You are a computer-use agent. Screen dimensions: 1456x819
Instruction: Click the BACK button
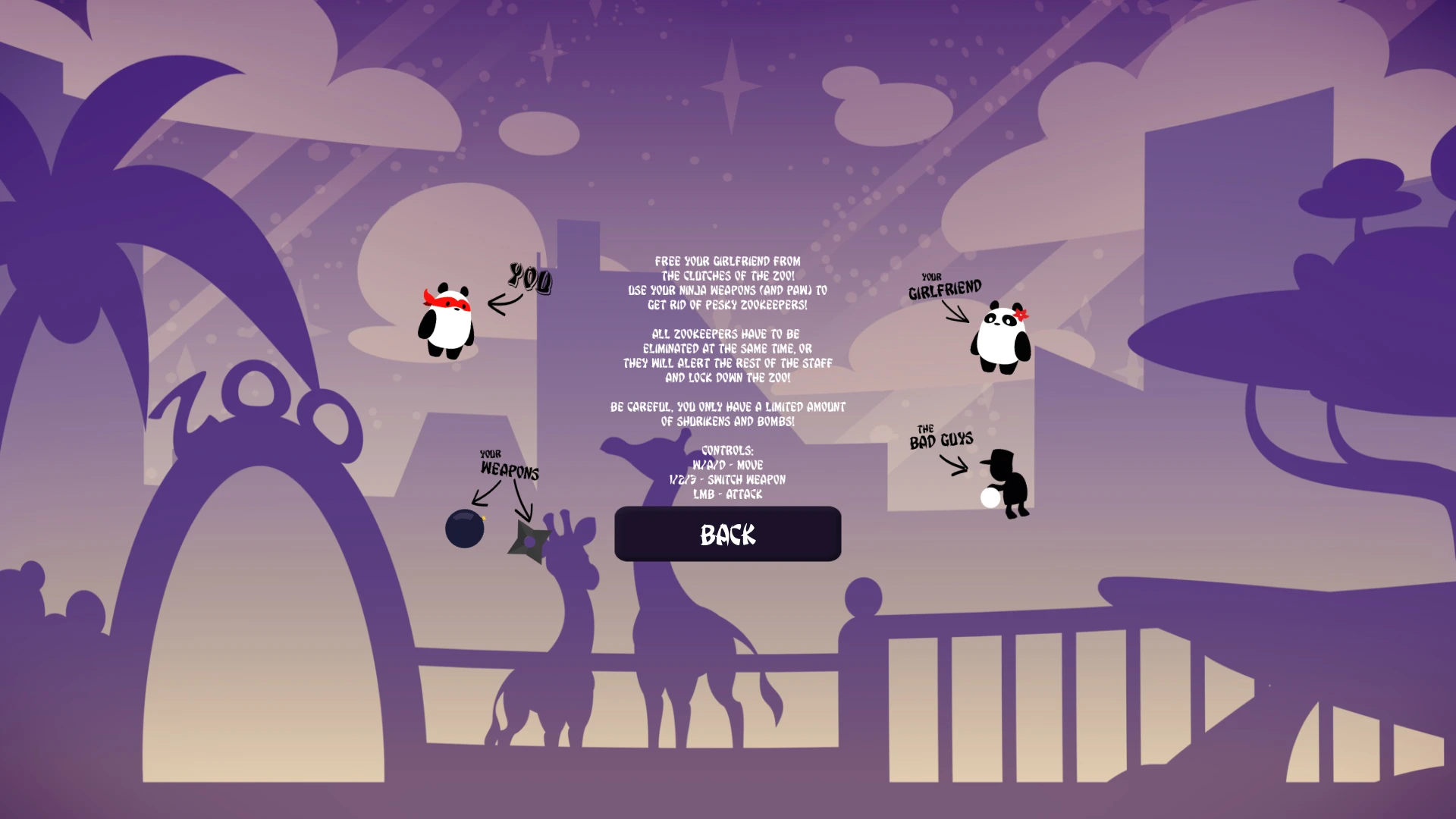[x=727, y=534]
